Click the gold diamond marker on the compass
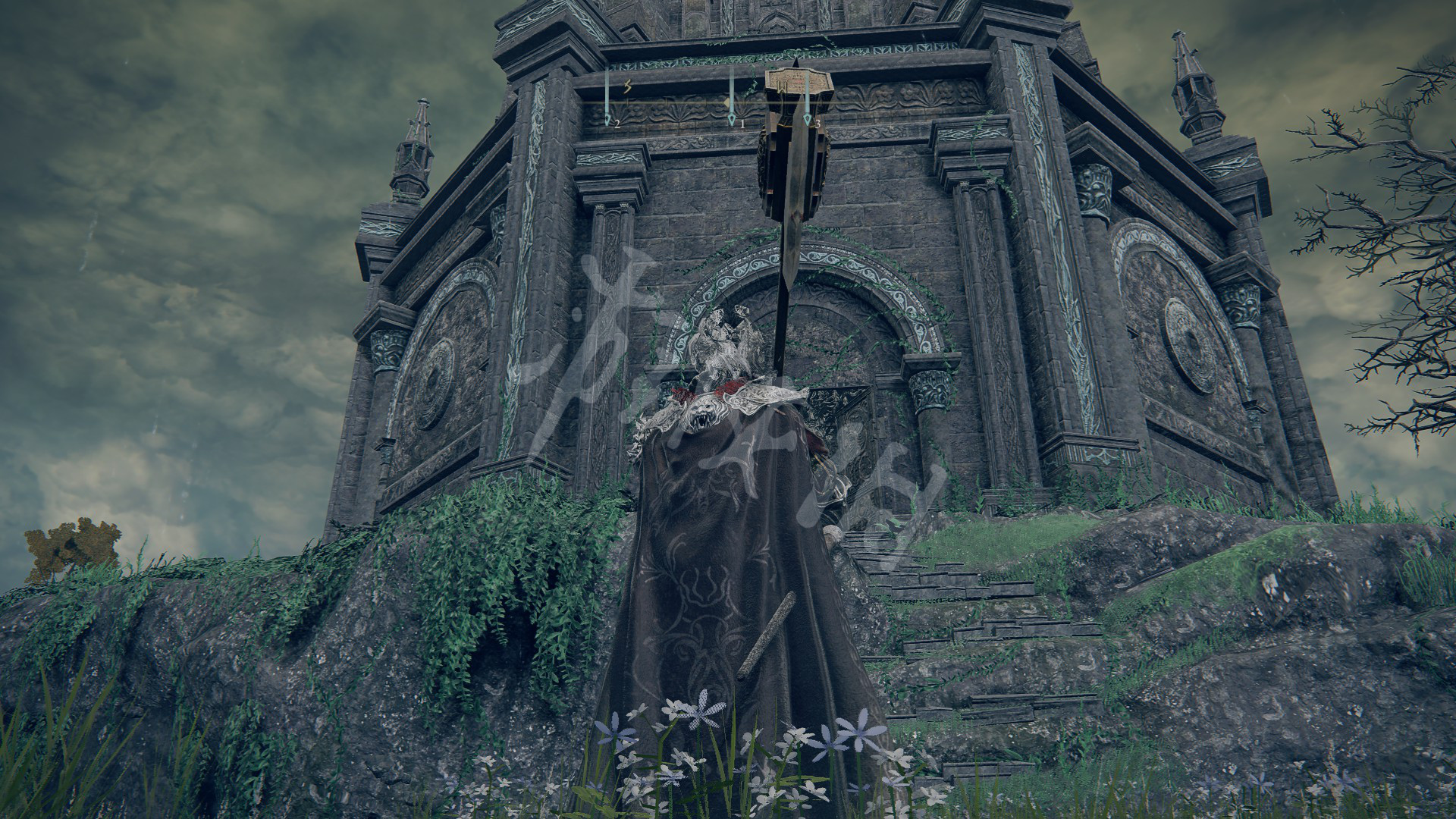 [726, 101]
